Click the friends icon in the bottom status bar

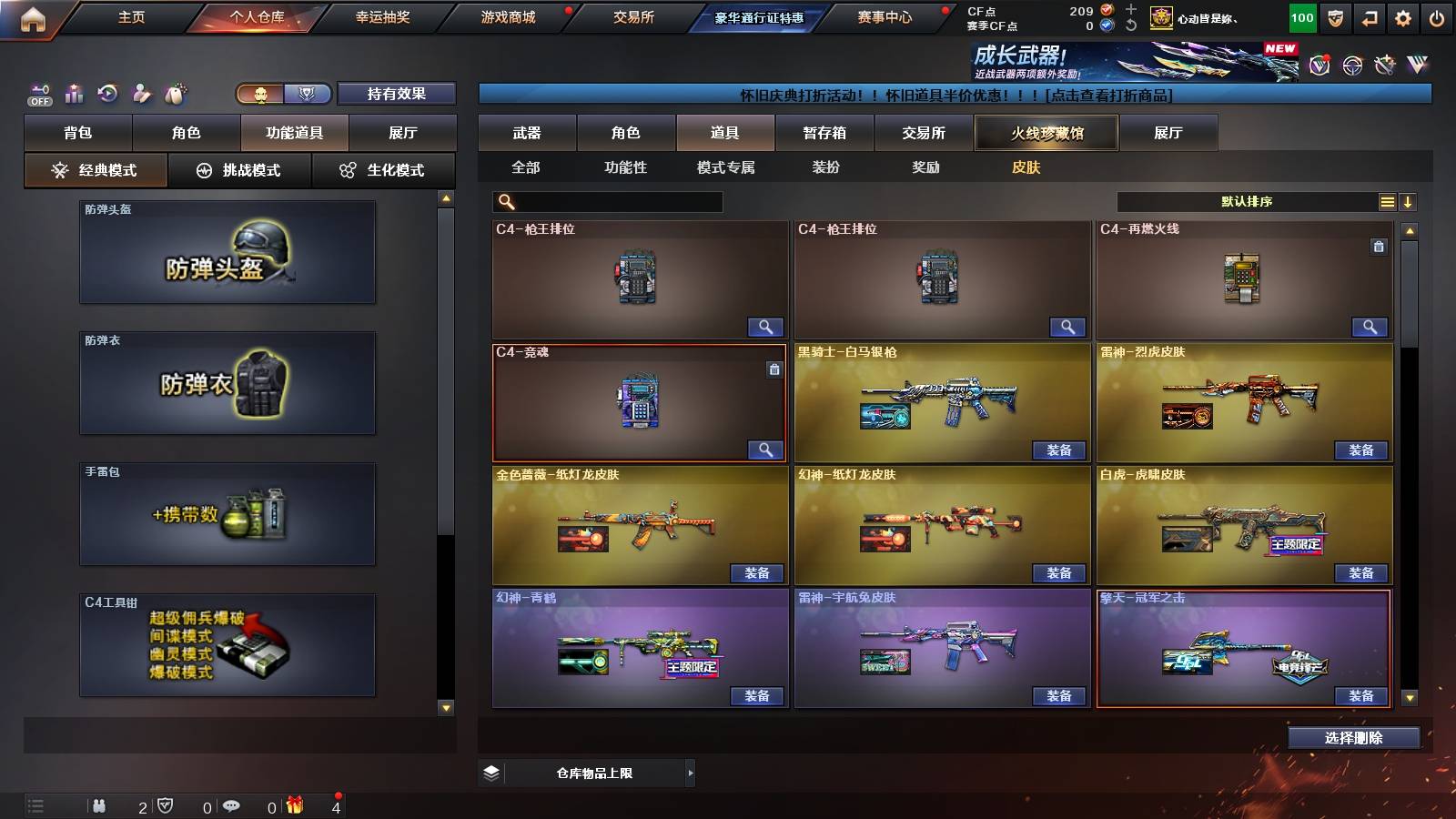(100, 806)
